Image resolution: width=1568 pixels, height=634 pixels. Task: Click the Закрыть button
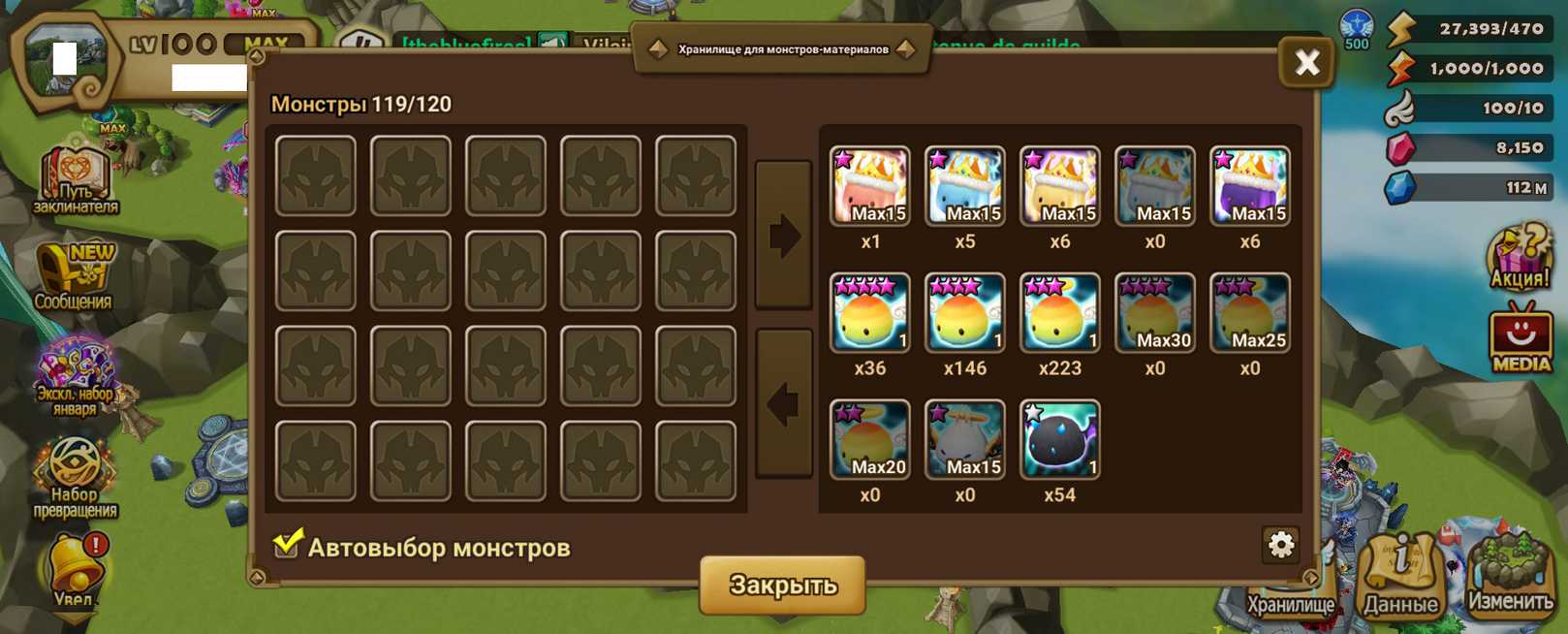pyautogui.click(x=782, y=585)
